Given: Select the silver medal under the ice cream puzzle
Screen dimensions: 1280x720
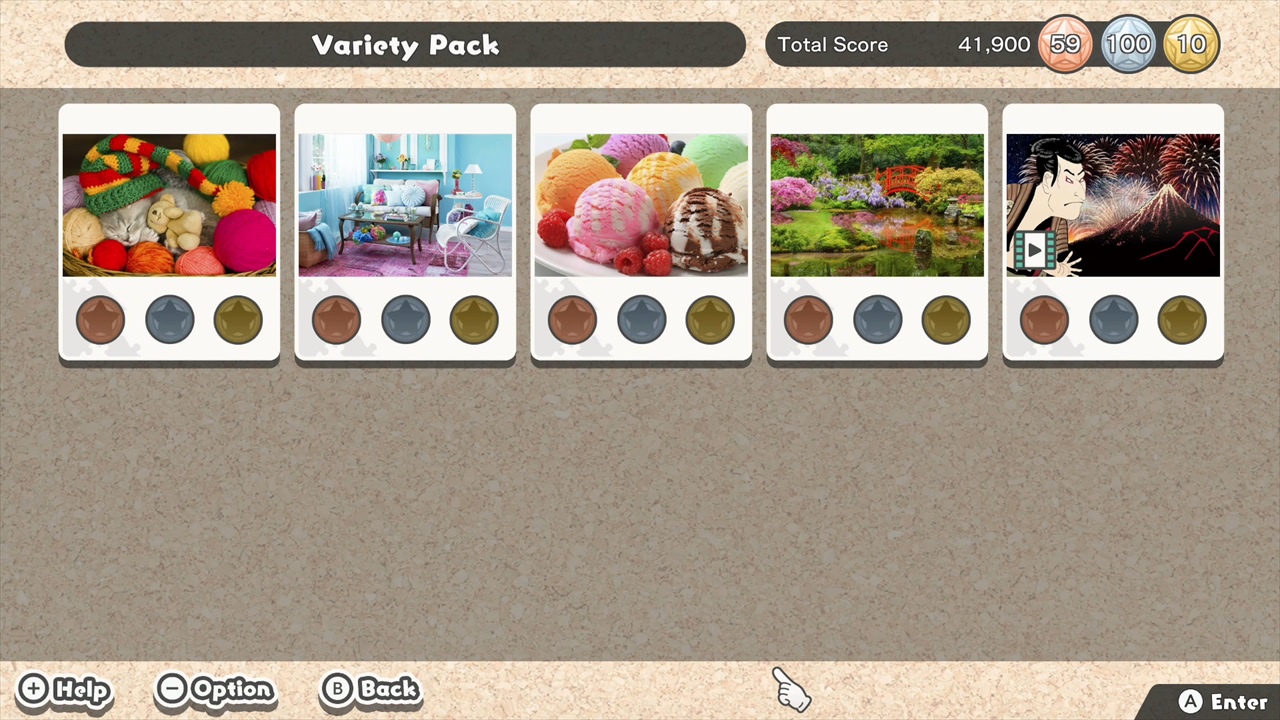Looking at the screenshot, I should pyautogui.click(x=641, y=318).
